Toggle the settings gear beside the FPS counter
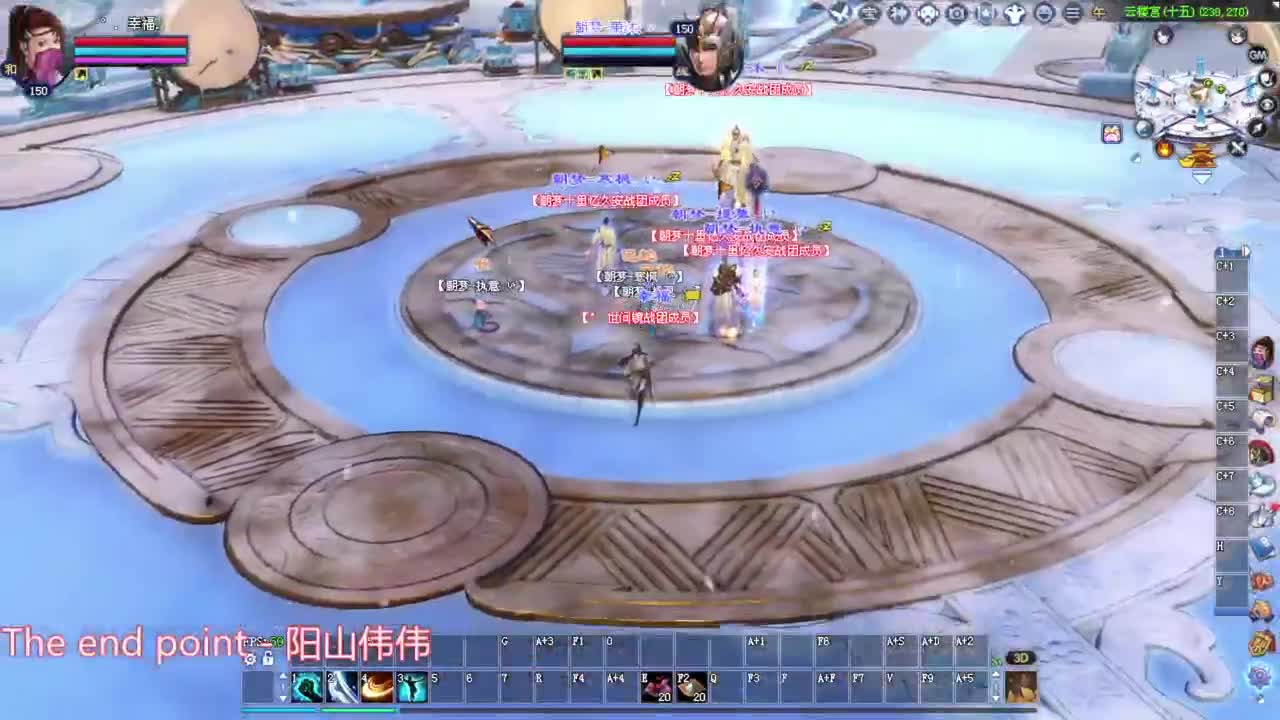Image resolution: width=1280 pixels, height=720 pixels. point(251,660)
